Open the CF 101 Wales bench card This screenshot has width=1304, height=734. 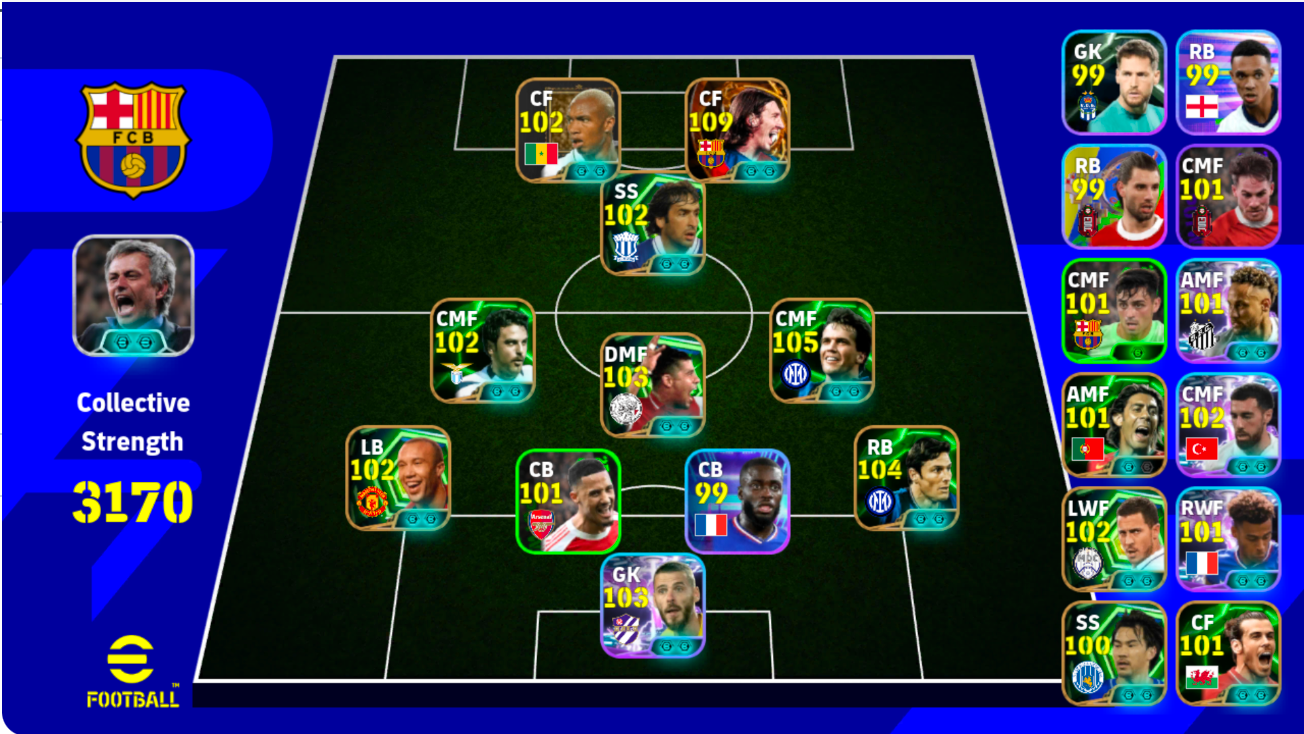coord(1228,655)
